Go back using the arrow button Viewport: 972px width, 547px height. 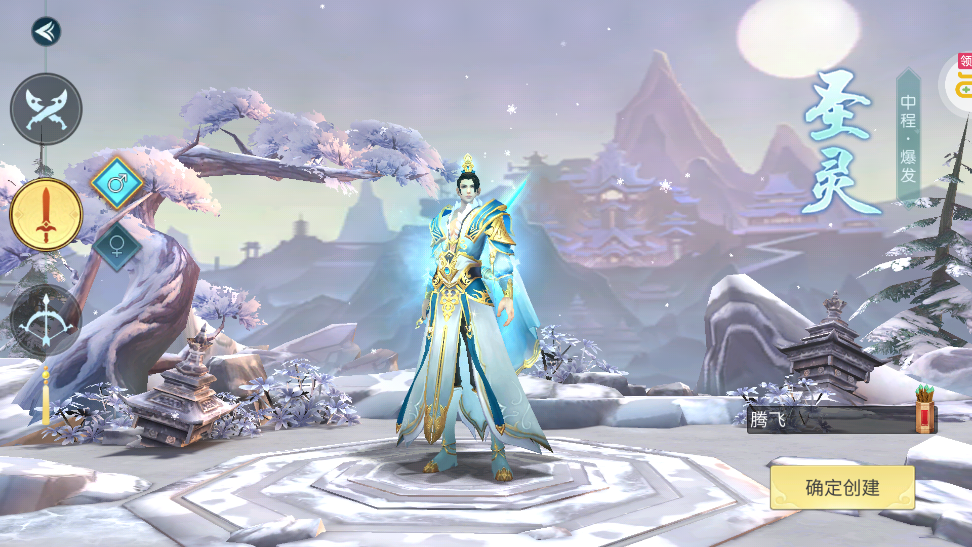(x=46, y=32)
